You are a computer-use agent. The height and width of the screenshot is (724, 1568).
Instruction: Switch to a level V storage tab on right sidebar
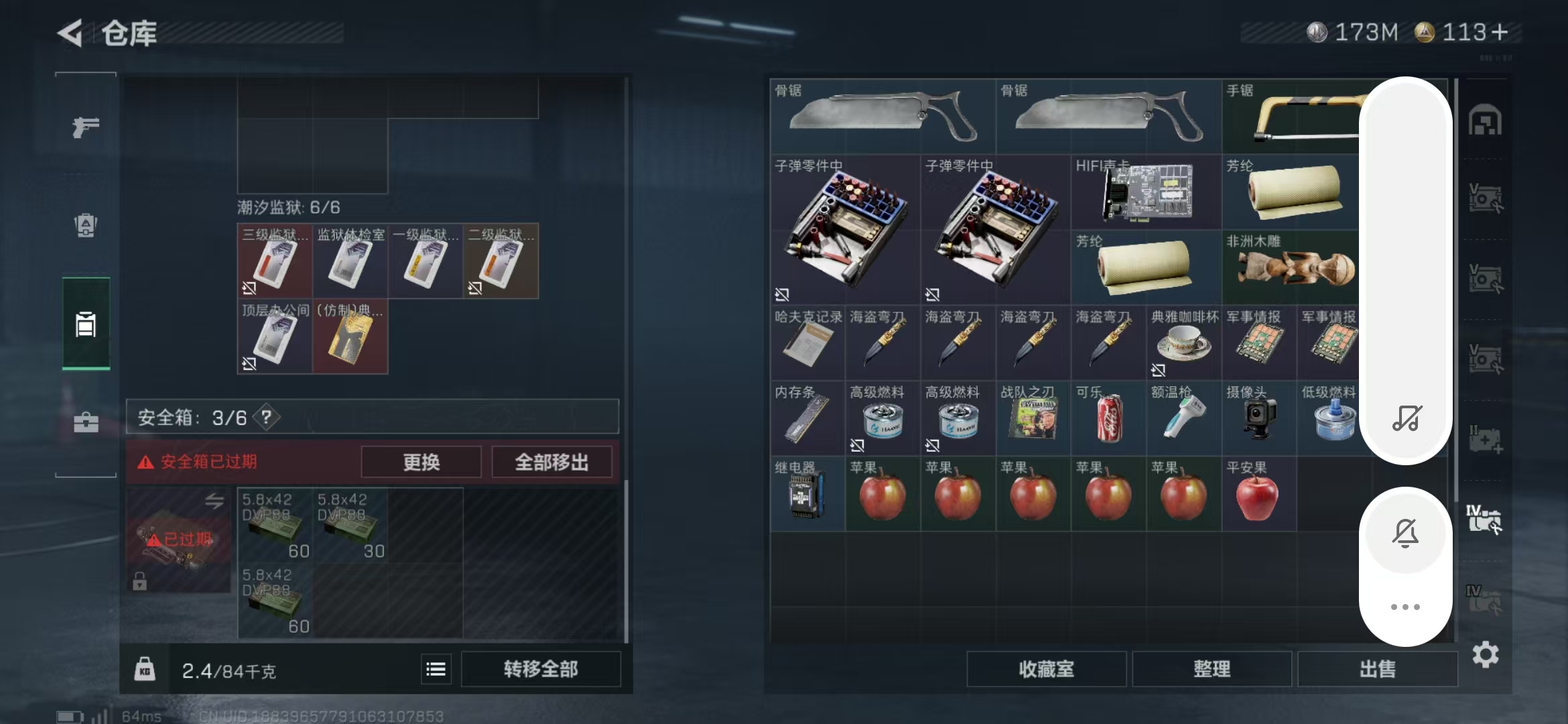click(x=1485, y=198)
